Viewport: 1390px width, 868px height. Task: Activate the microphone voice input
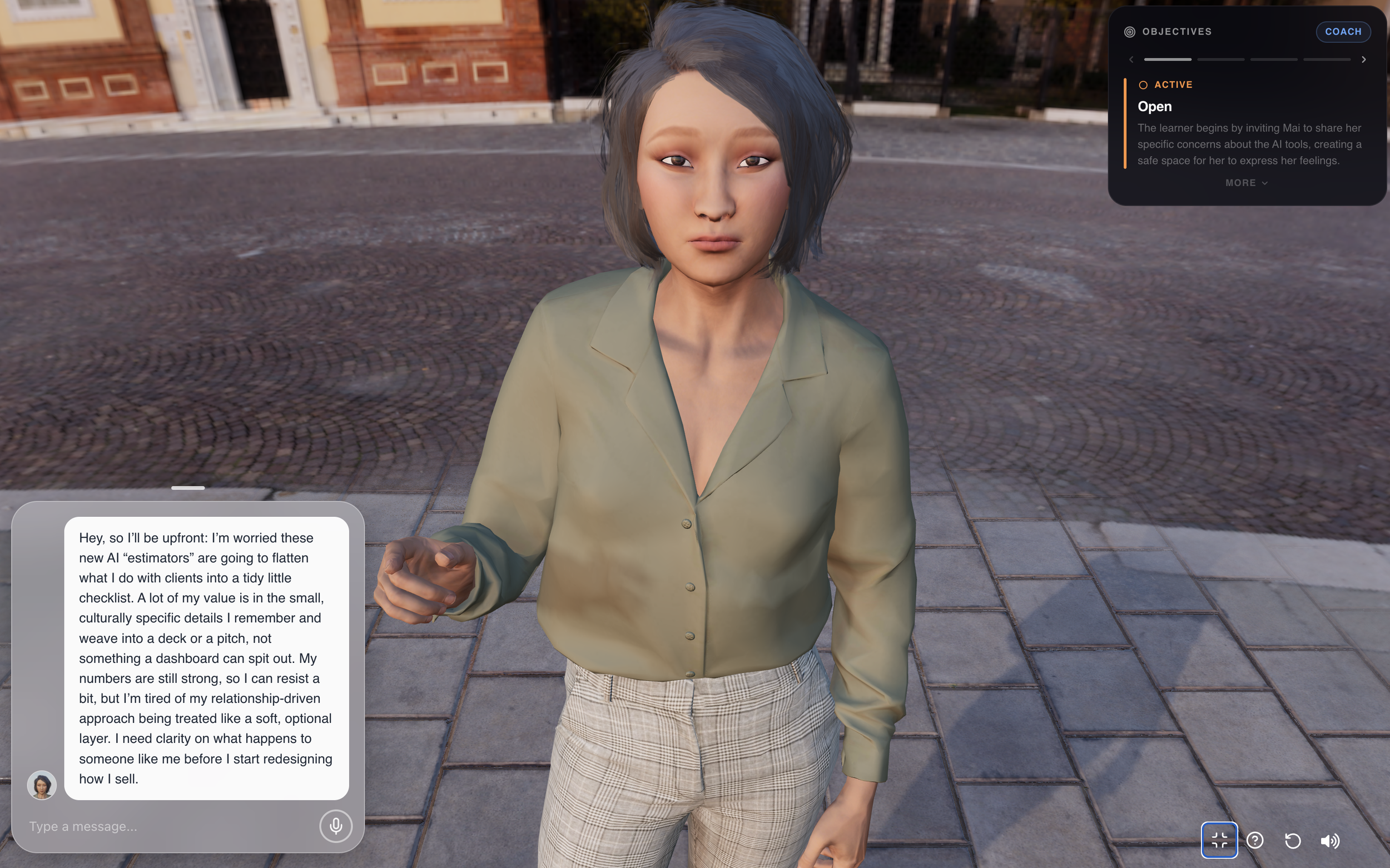click(x=335, y=826)
